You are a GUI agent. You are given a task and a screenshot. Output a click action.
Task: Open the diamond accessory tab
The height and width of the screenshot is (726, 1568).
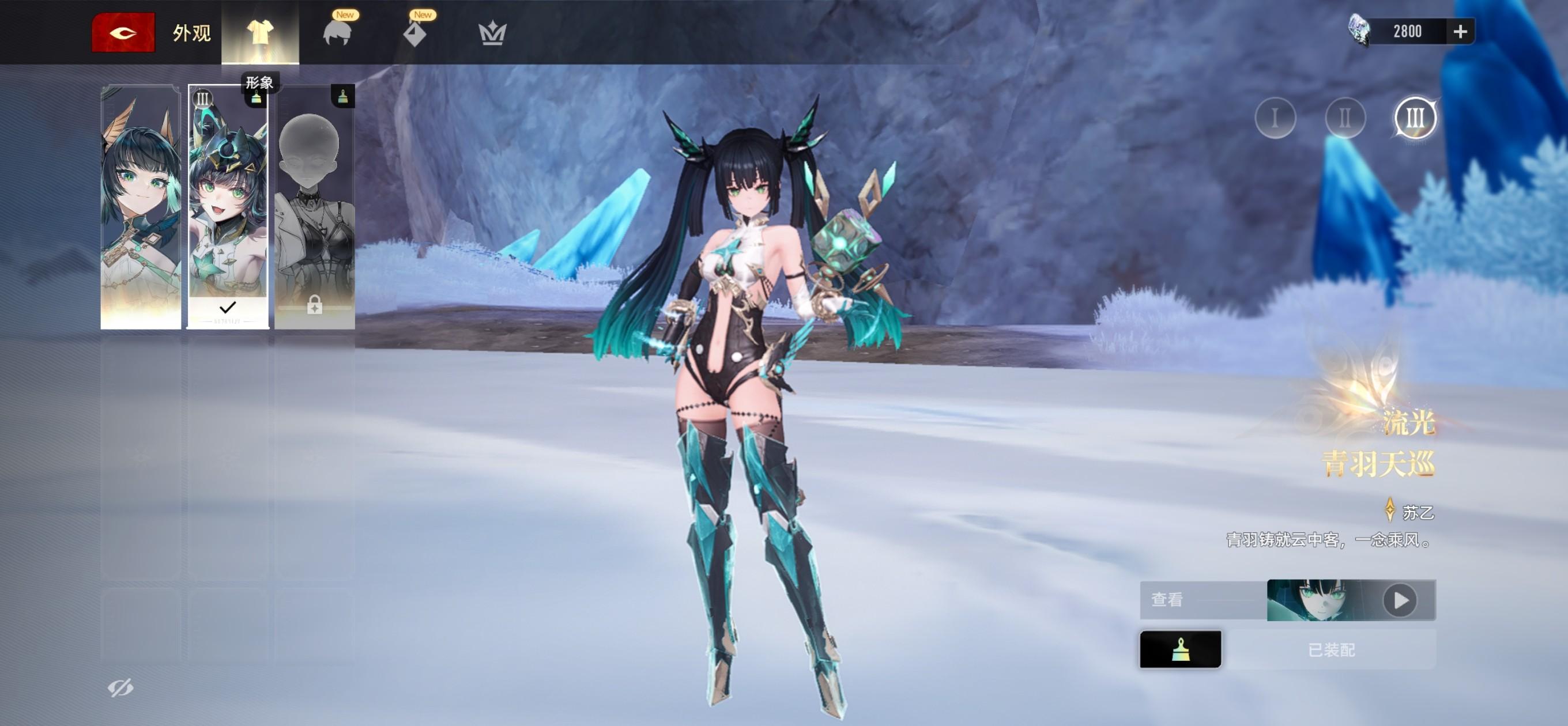(x=415, y=32)
